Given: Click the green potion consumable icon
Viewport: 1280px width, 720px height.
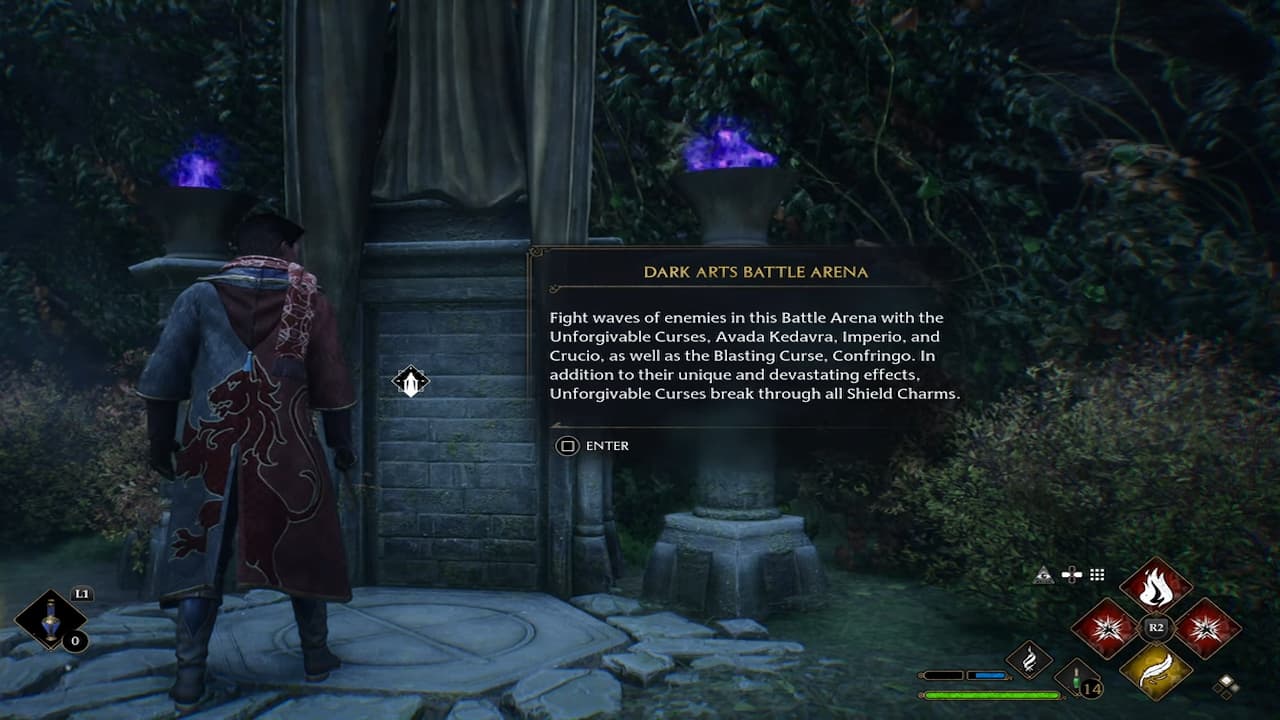Looking at the screenshot, I should (1077, 680).
